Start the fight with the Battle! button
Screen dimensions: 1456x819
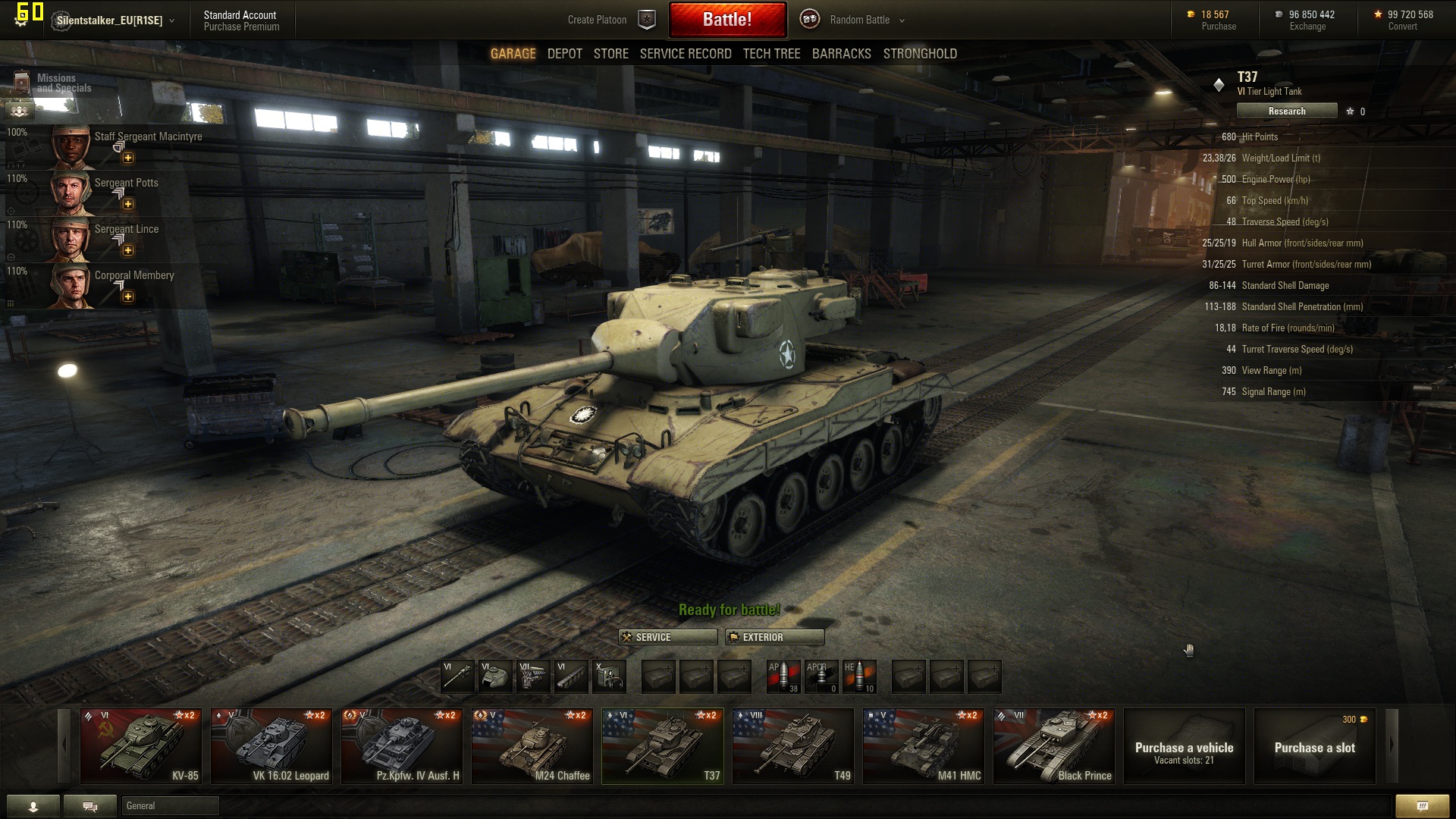[727, 20]
